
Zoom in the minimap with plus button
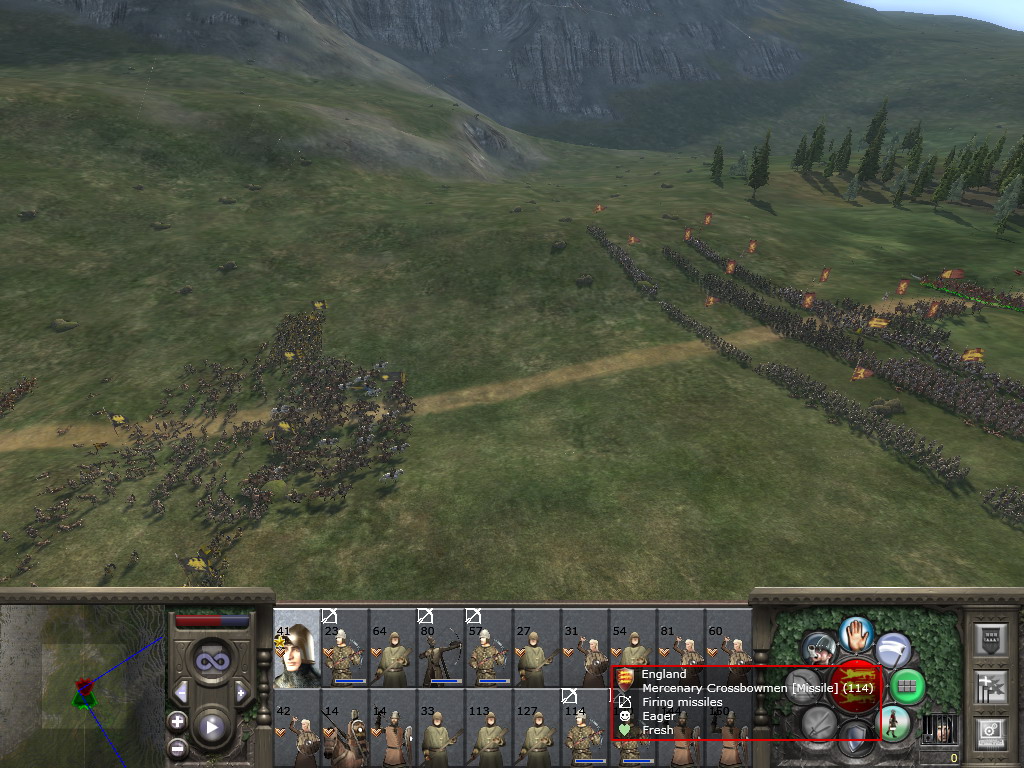point(177,721)
